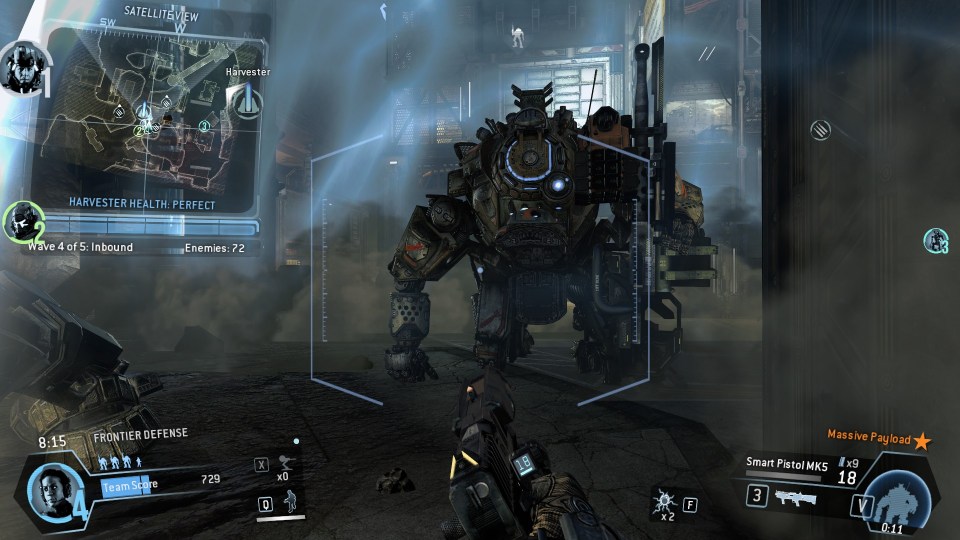Activate the pilot tactical ability icon
Image resolution: width=960 pixels, height=540 pixels.
click(290, 503)
